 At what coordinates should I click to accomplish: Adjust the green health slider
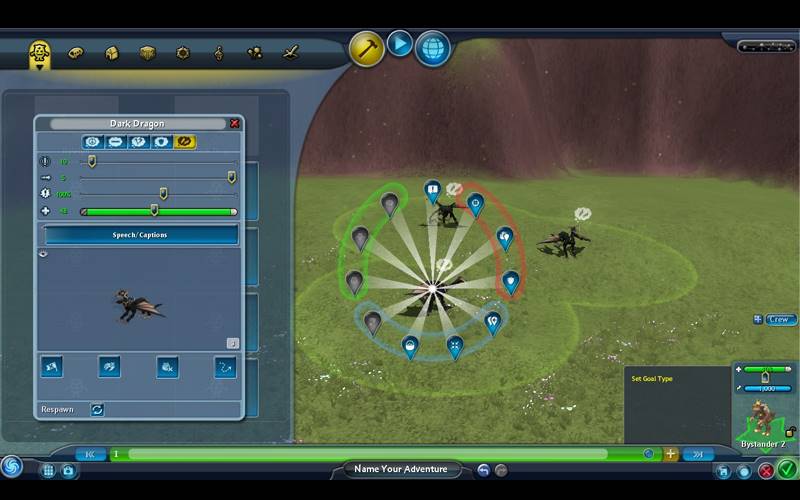(x=154, y=211)
